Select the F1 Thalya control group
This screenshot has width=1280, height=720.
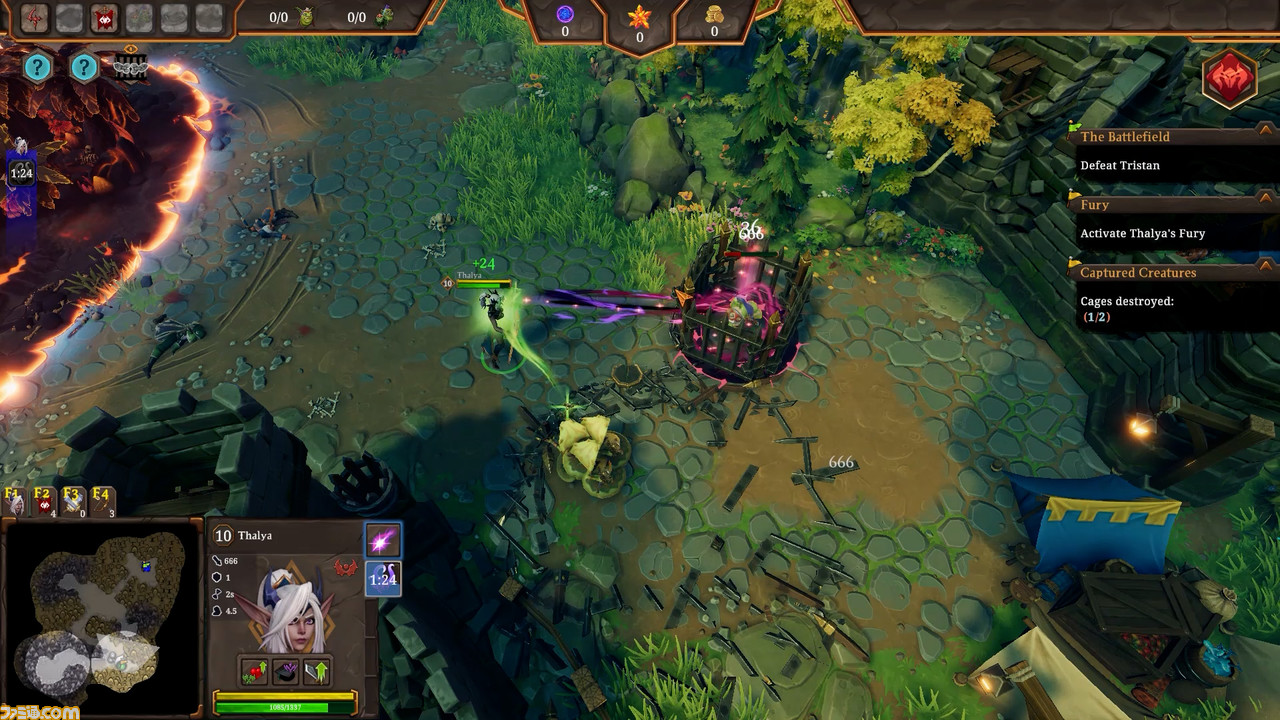coord(15,501)
